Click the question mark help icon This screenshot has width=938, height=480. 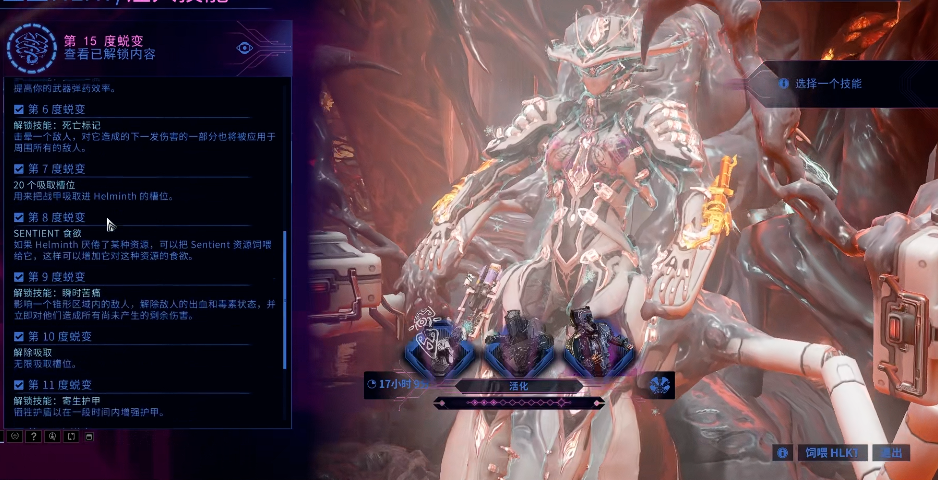33,436
